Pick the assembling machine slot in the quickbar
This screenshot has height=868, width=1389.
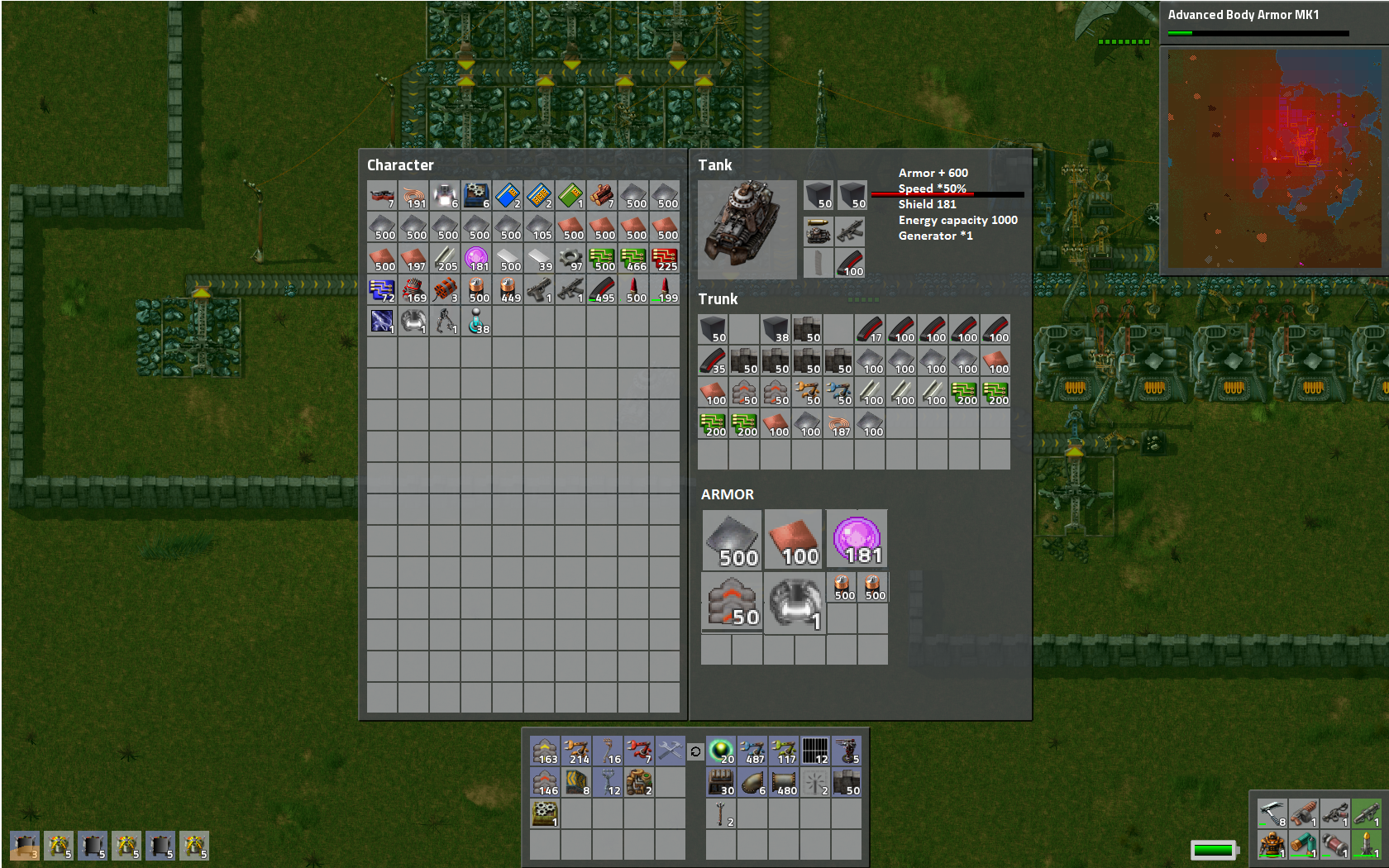click(x=545, y=813)
